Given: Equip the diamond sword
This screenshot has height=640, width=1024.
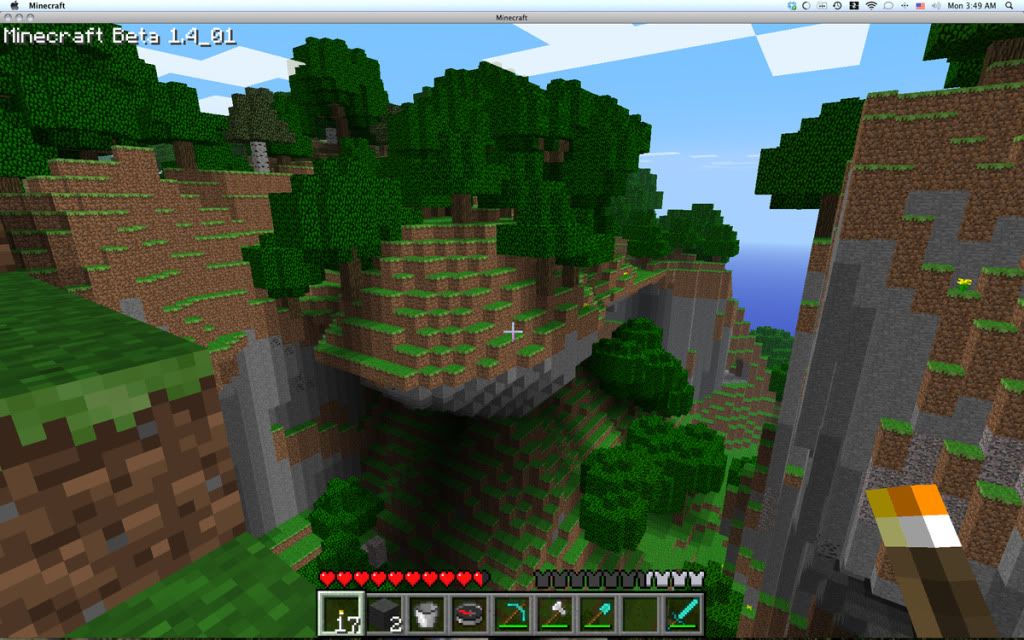Looking at the screenshot, I should pos(684,612).
